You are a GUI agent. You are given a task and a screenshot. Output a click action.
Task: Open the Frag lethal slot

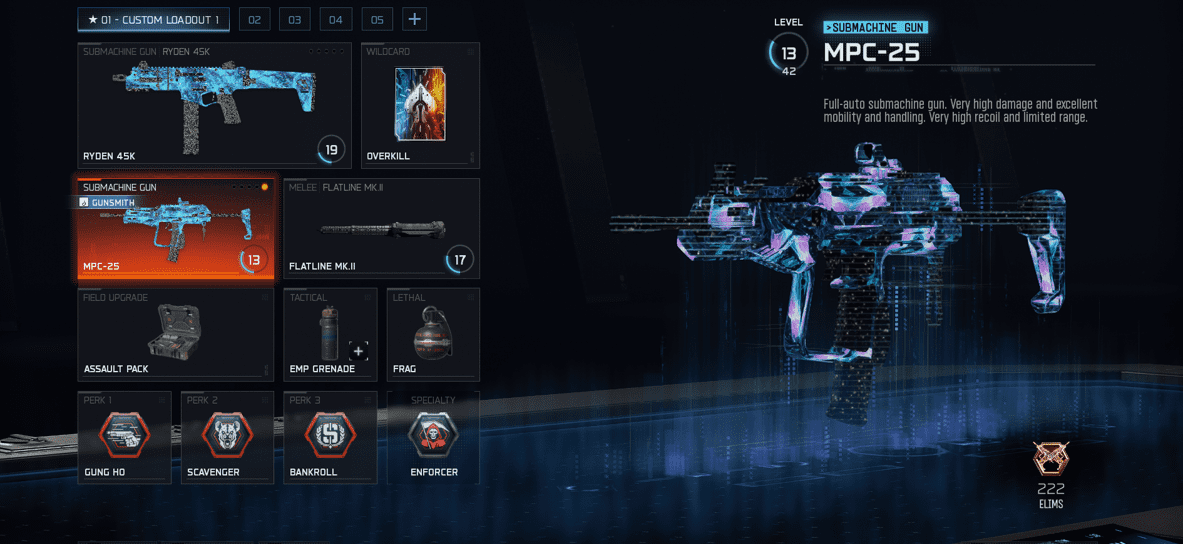click(433, 334)
